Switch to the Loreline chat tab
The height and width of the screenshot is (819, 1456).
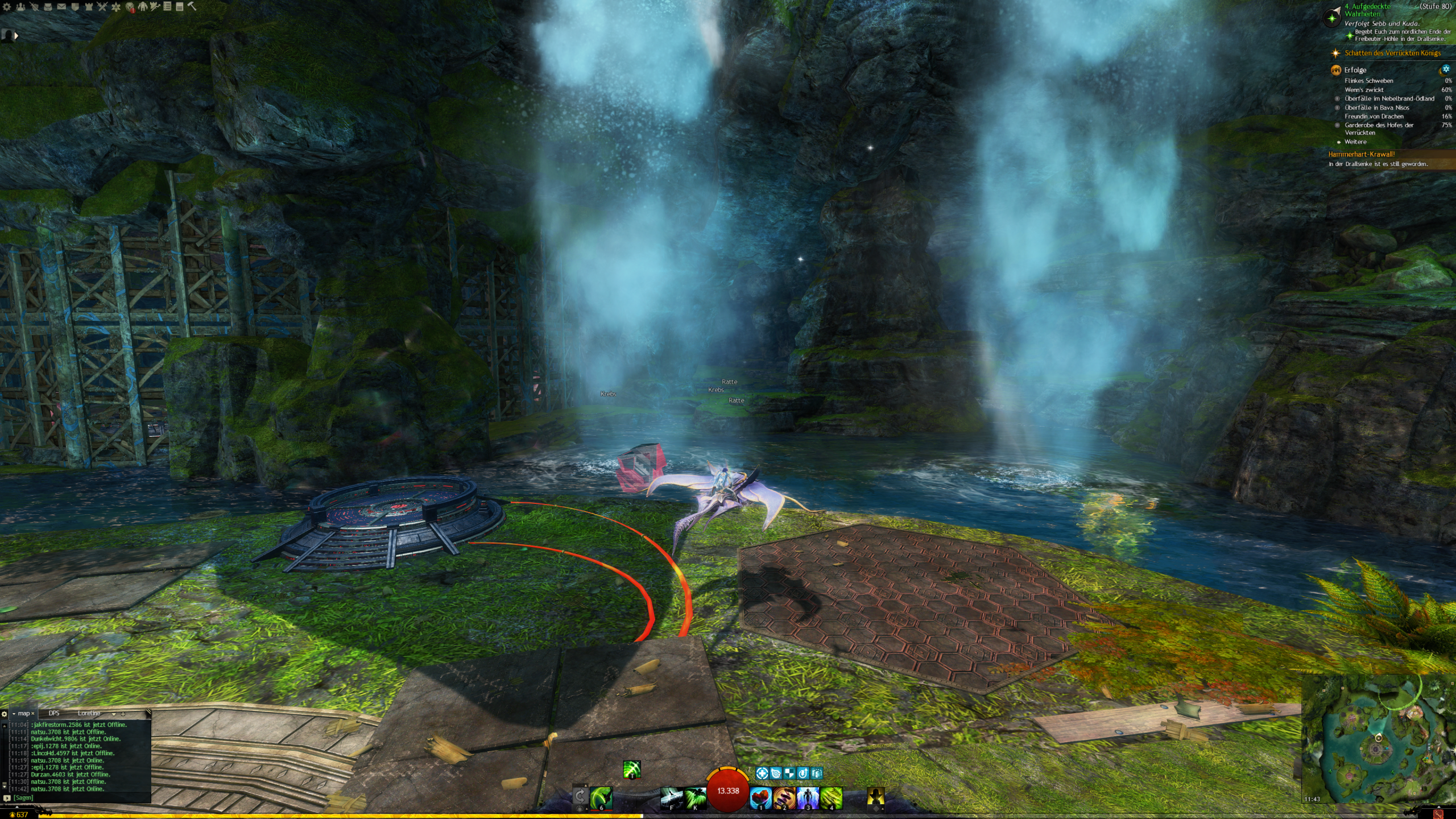click(x=89, y=713)
